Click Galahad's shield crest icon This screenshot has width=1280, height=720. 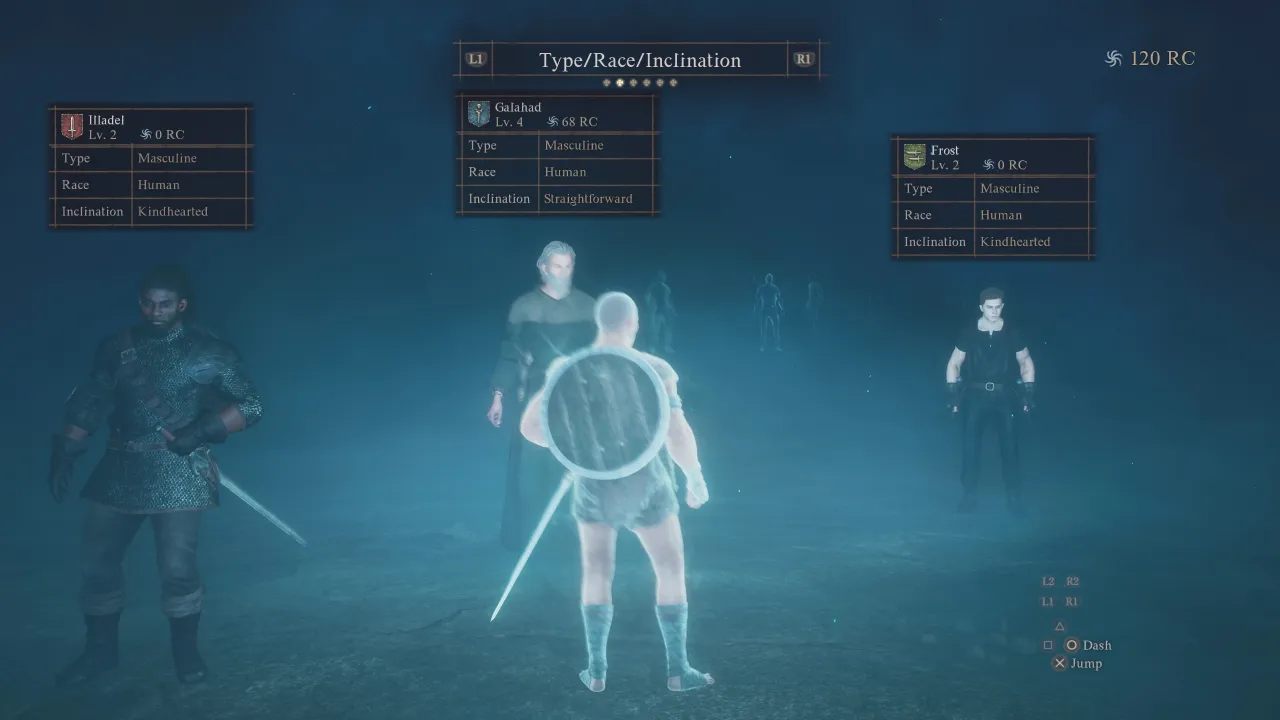coord(477,112)
